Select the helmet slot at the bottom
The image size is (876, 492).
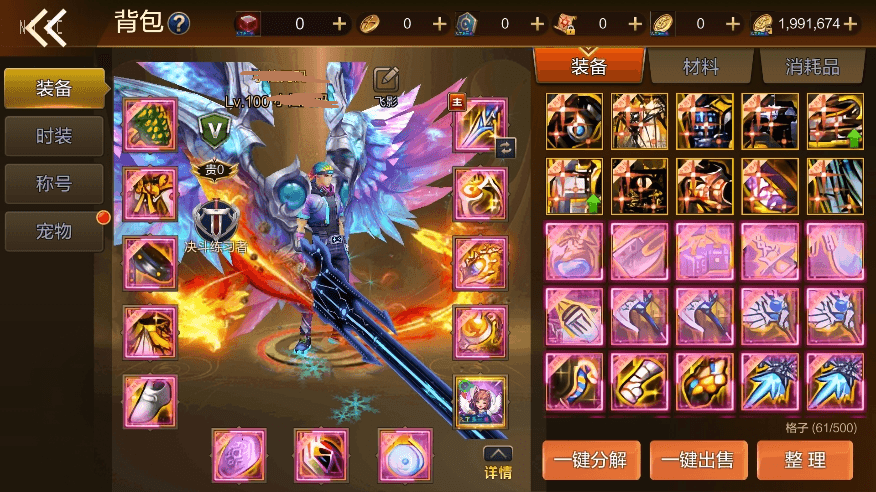coord(321,455)
